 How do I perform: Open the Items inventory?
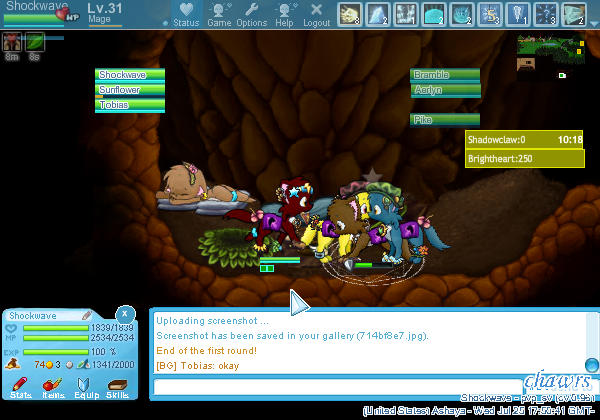[54, 388]
